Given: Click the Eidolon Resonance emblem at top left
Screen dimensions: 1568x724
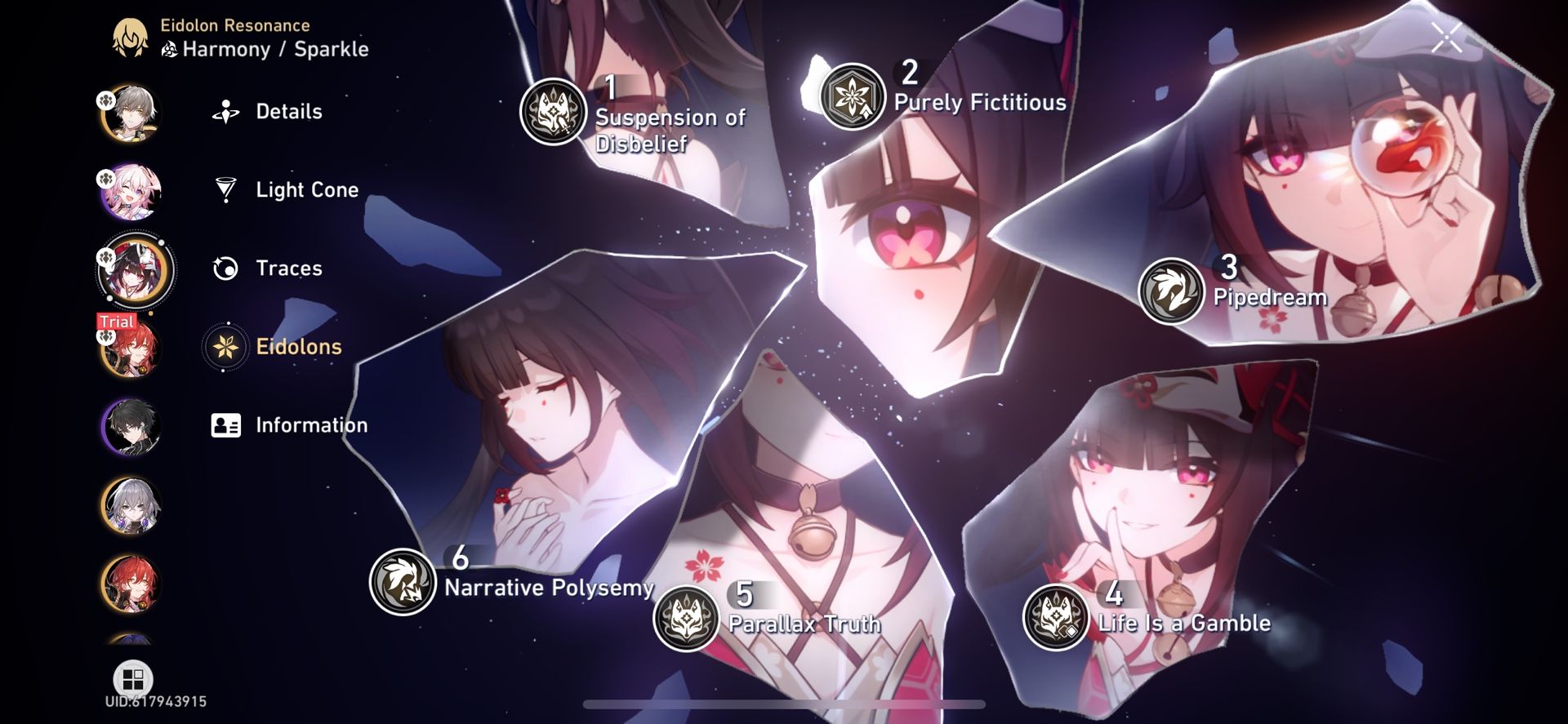Looking at the screenshot, I should tap(129, 36).
